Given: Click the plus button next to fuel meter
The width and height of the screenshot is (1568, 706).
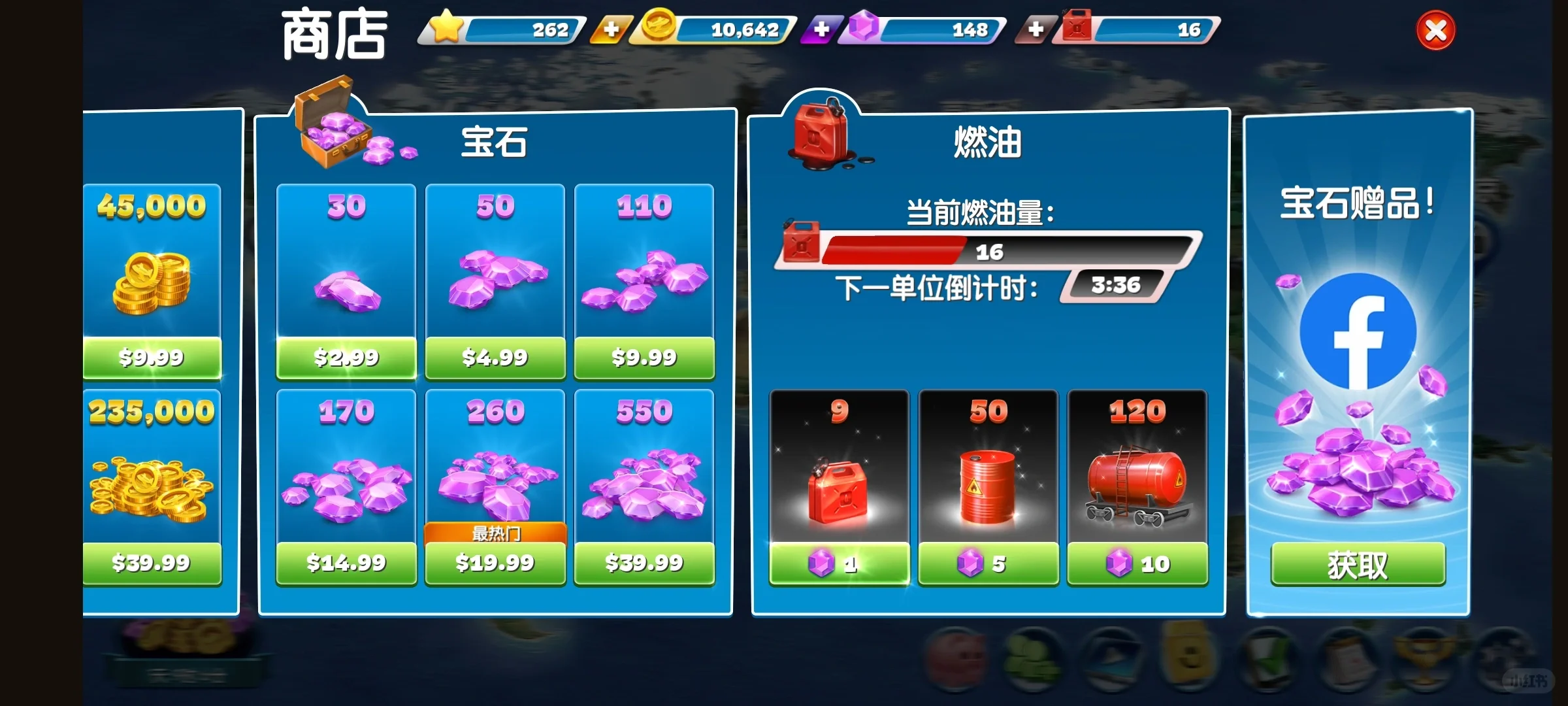Looking at the screenshot, I should point(1034,29).
